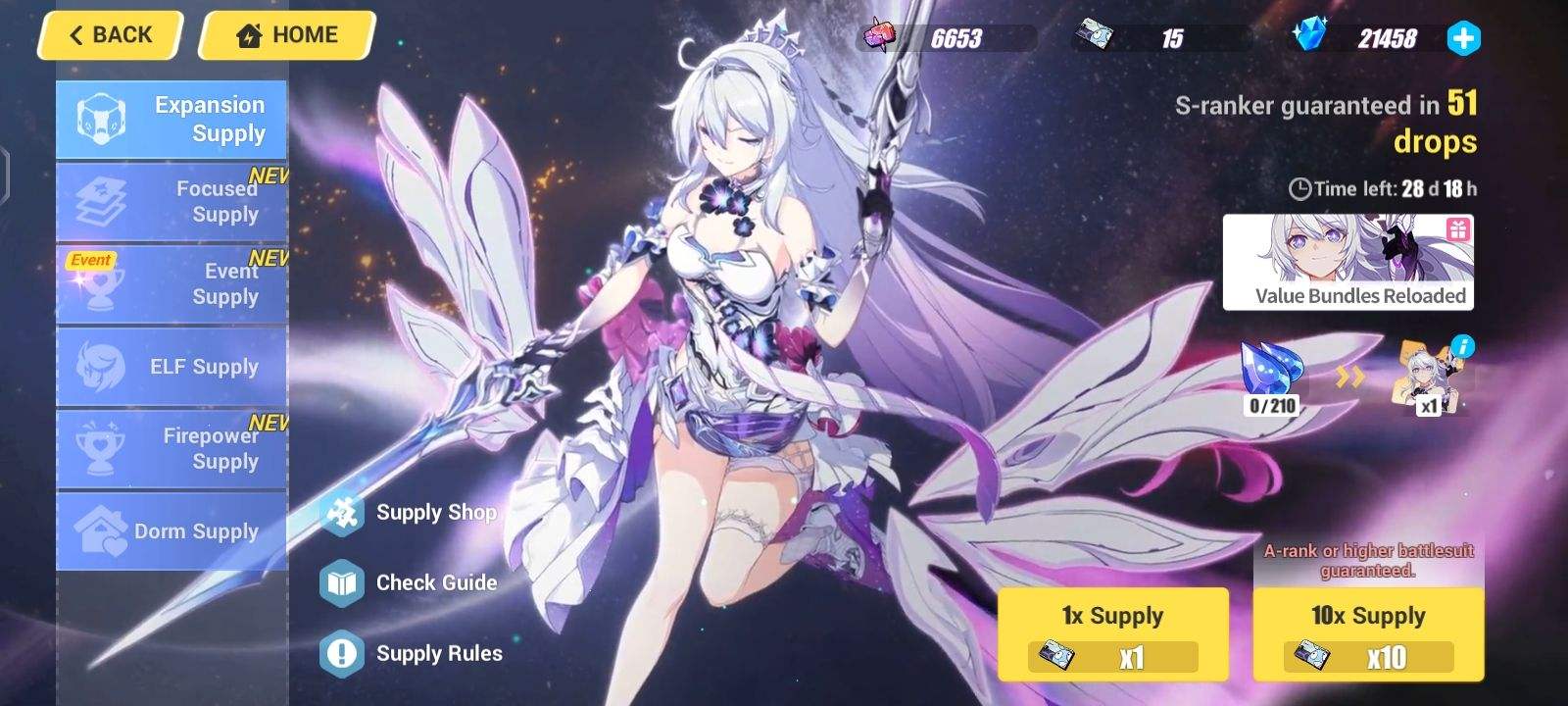Open the Value Bundles Reloaded banner

click(x=1348, y=260)
